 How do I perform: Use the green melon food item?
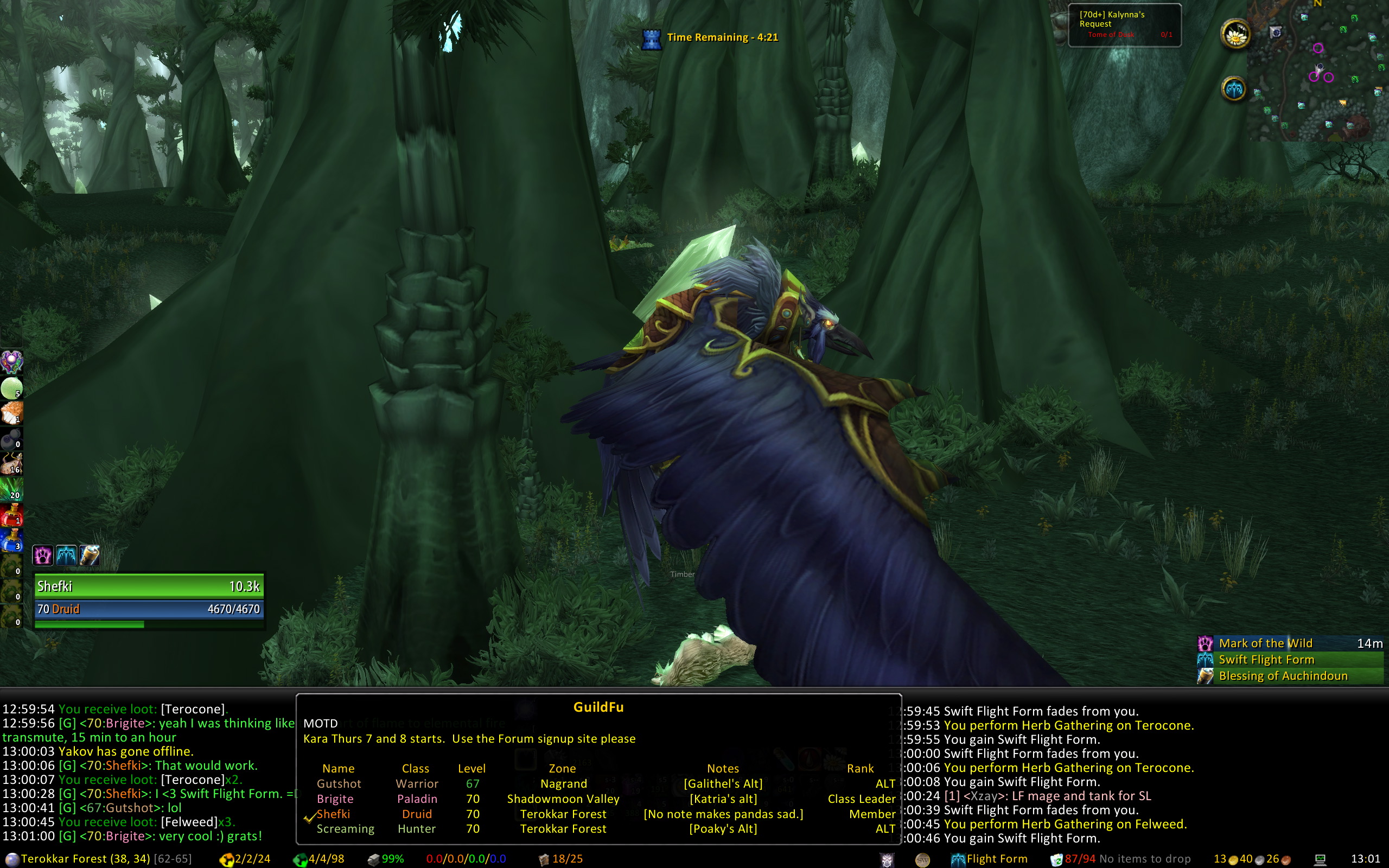(11, 388)
